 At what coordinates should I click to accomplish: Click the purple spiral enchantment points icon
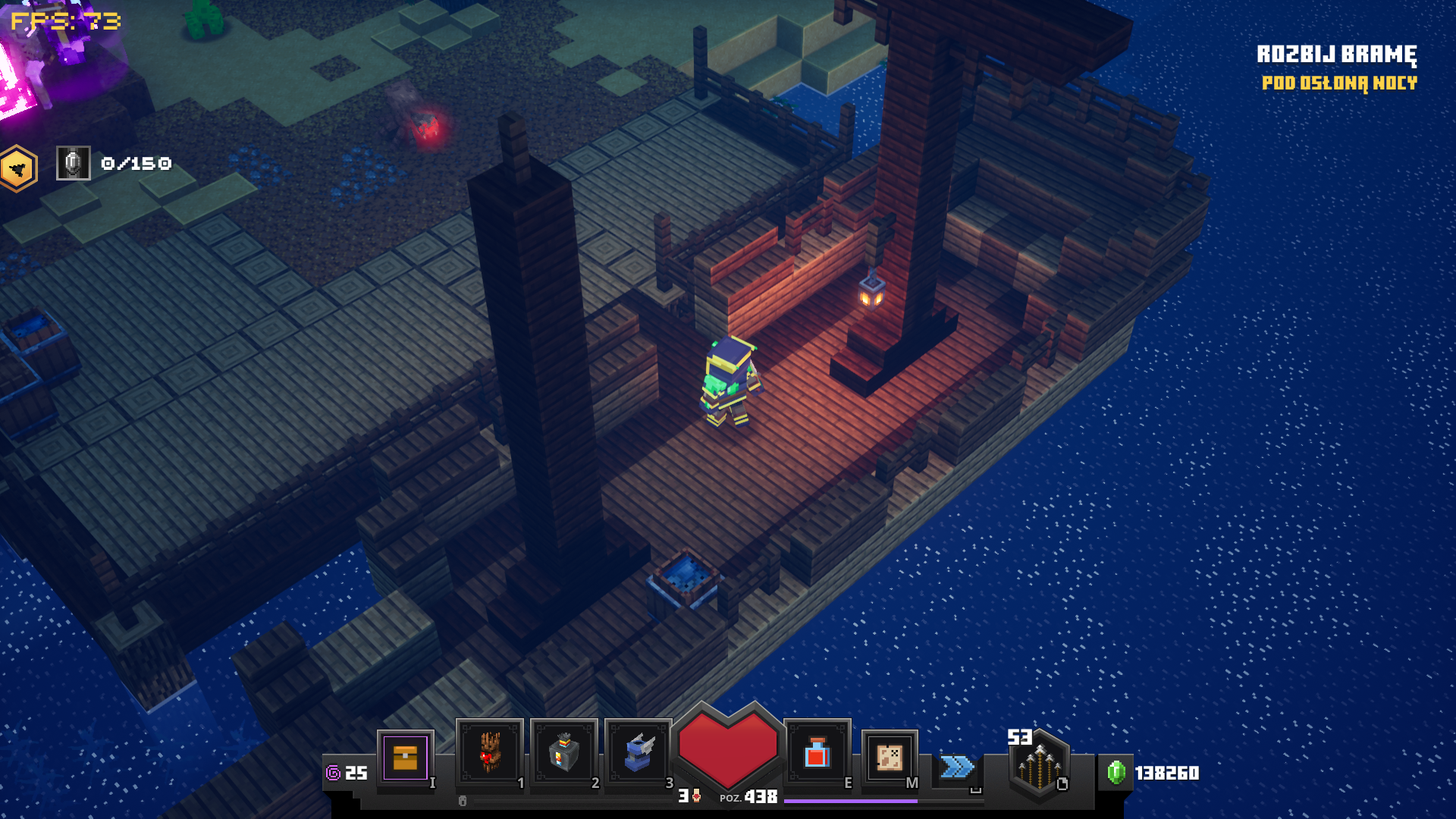(333, 773)
